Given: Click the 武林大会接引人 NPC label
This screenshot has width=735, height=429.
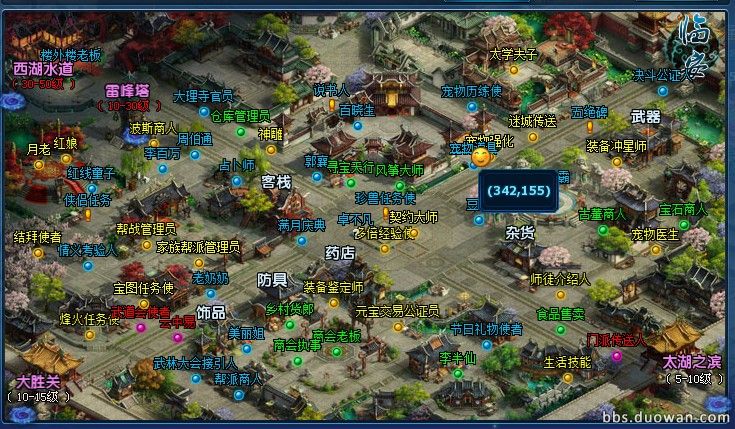Looking at the screenshot, I should click(195, 363).
